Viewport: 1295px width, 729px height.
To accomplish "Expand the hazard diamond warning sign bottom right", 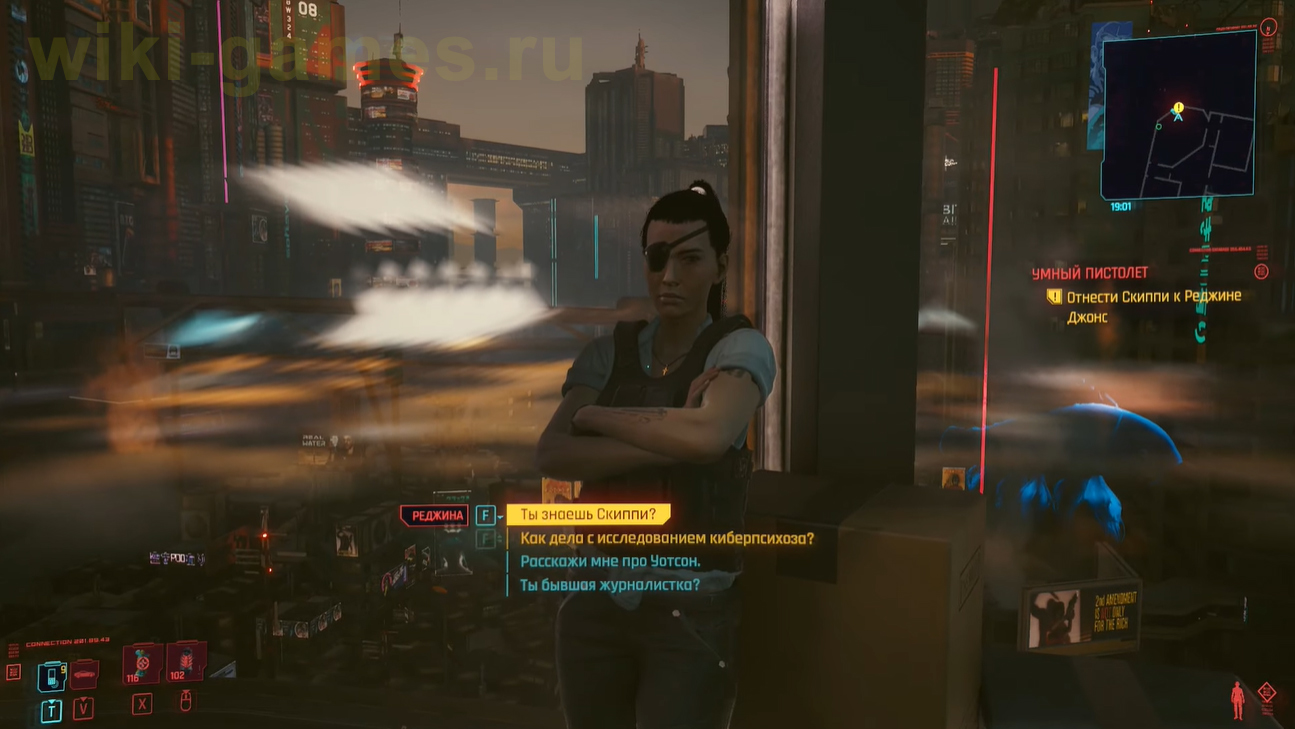I will (x=1268, y=691).
